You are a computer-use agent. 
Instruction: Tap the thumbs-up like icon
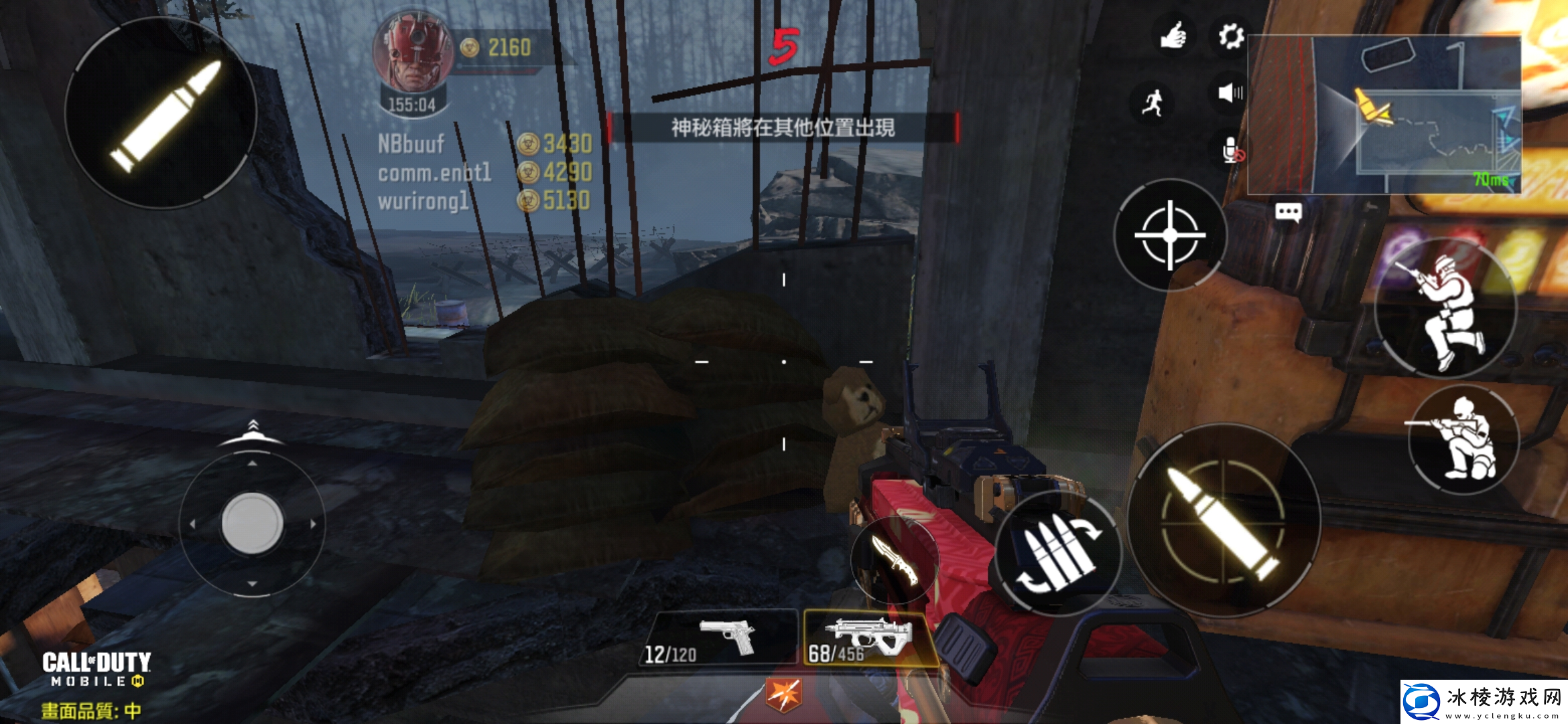1173,36
